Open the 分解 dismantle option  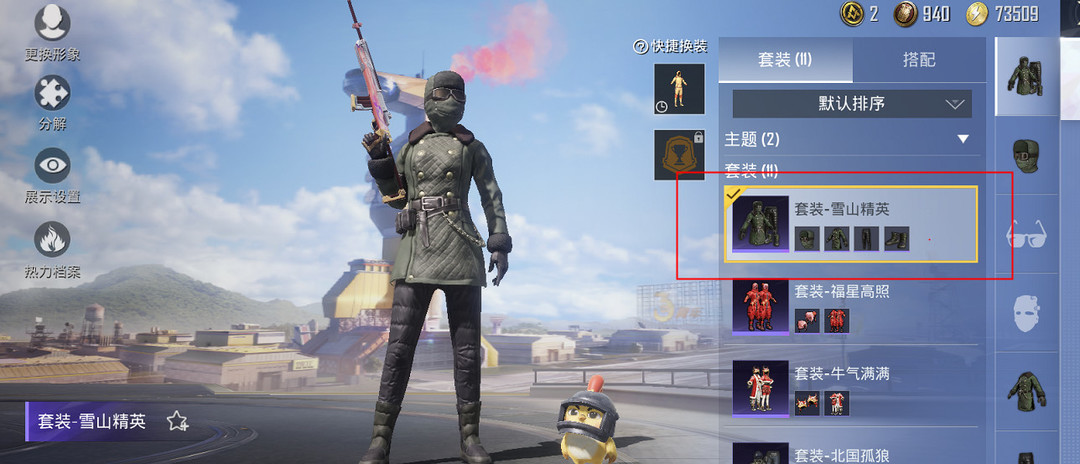52,102
